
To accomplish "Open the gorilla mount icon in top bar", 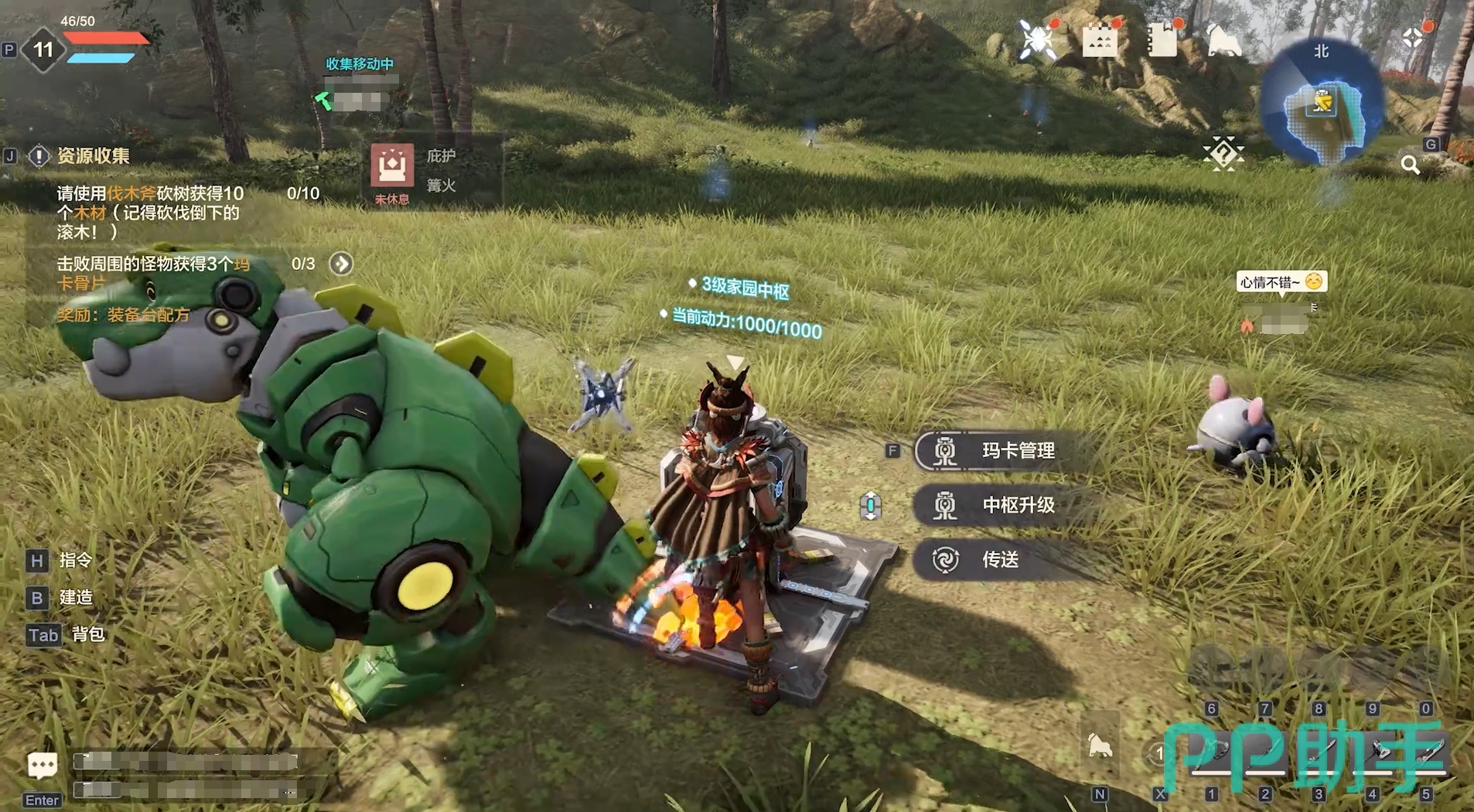I will click(x=1223, y=39).
